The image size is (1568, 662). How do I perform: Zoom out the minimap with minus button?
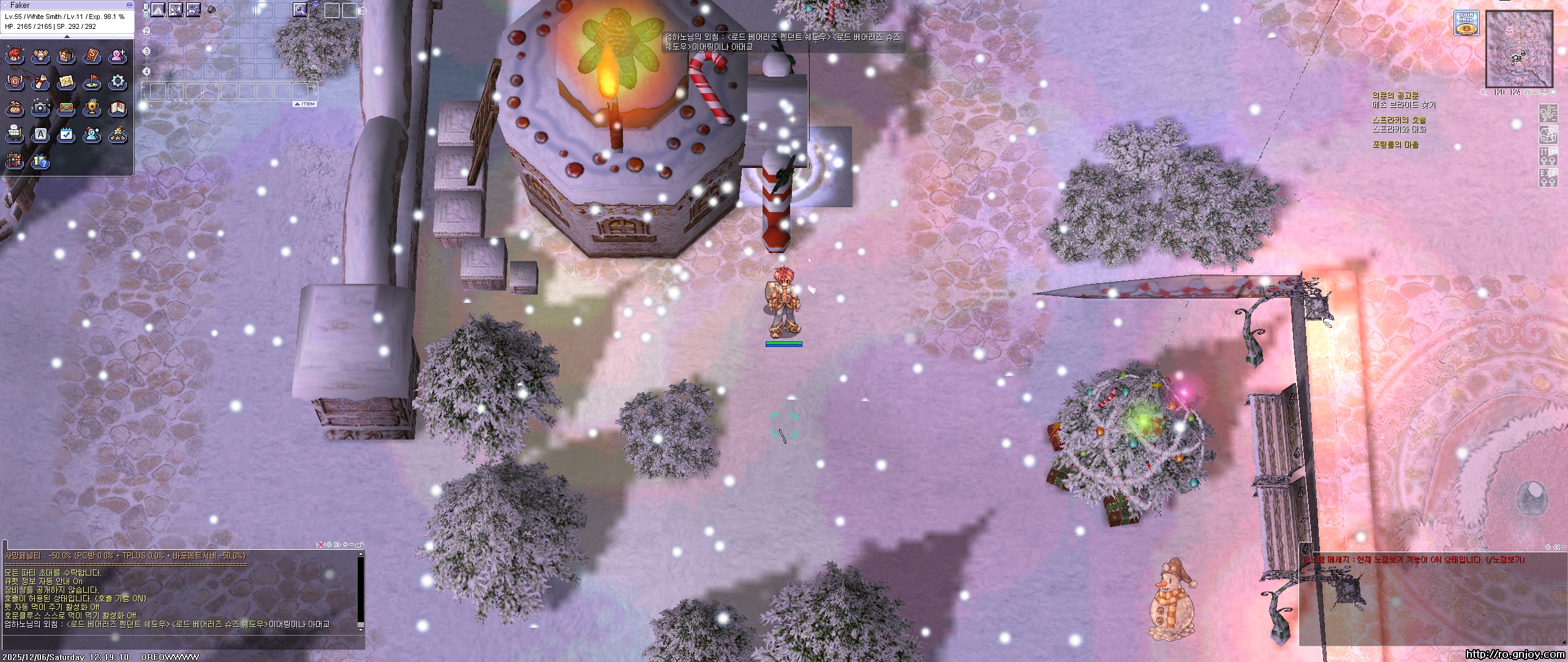(1537, 93)
